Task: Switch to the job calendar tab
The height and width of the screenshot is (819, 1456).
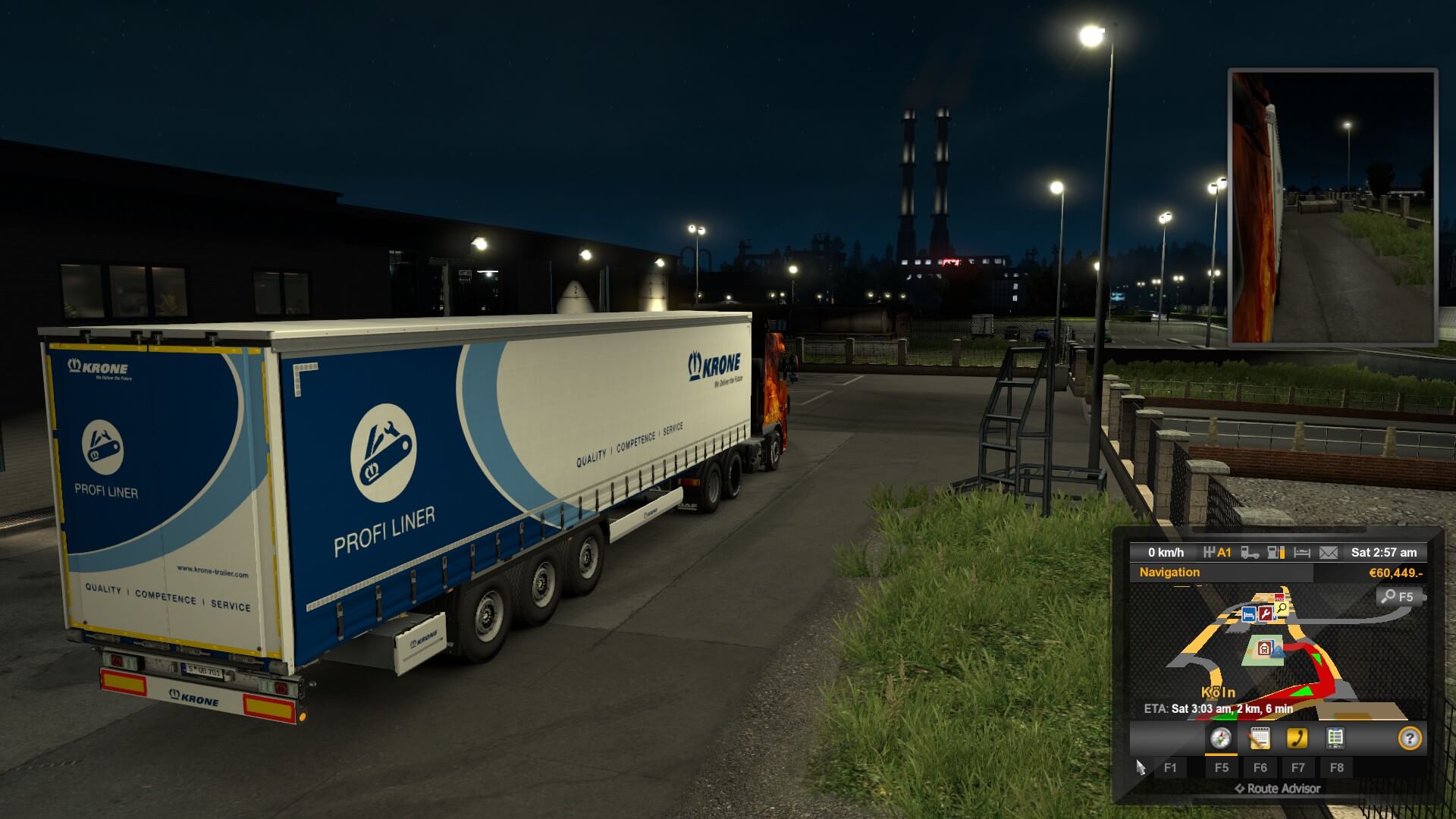Action: [1259, 738]
